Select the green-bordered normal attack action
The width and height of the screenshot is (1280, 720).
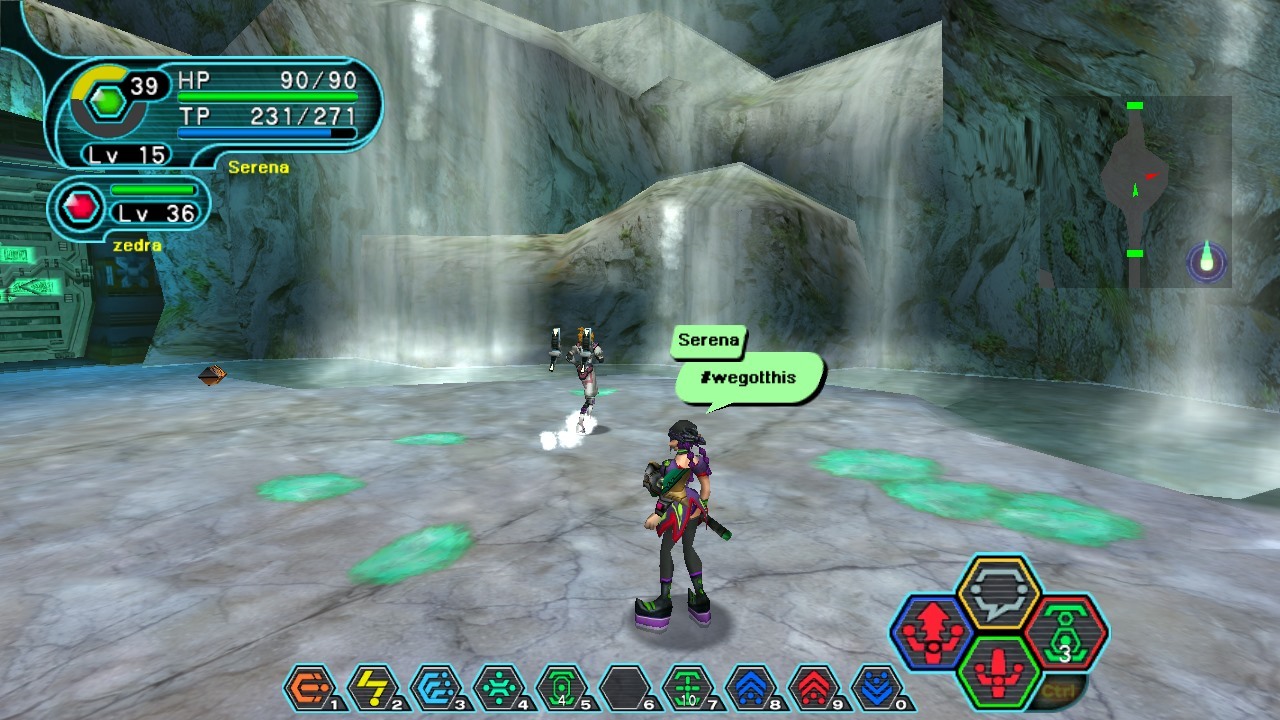pos(999,671)
